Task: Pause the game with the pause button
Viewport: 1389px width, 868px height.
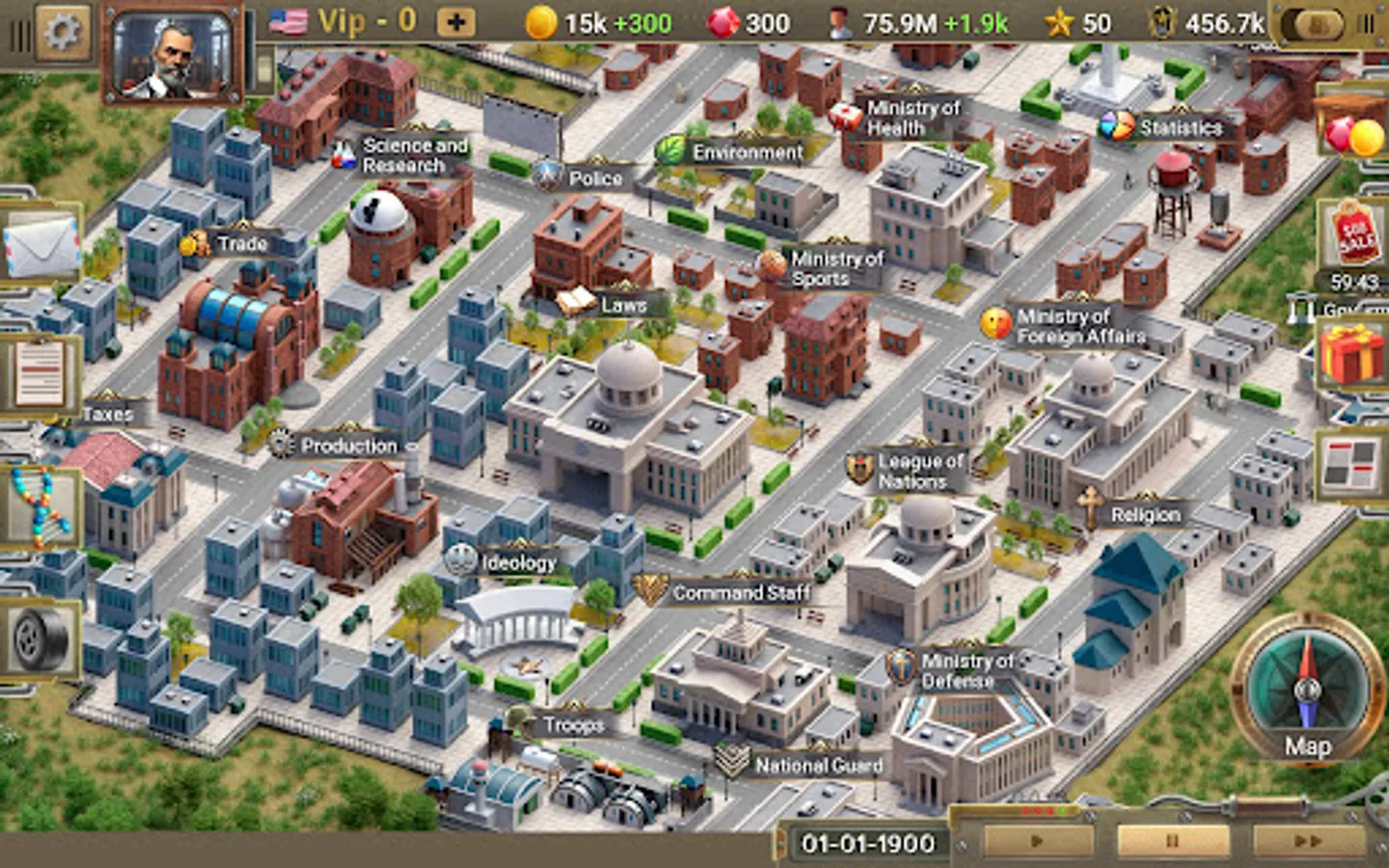Action: pyautogui.click(x=1172, y=840)
